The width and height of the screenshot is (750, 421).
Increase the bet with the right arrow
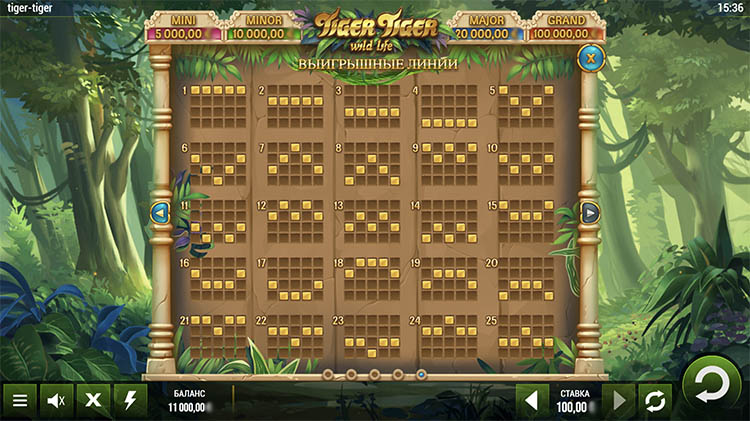coord(619,400)
